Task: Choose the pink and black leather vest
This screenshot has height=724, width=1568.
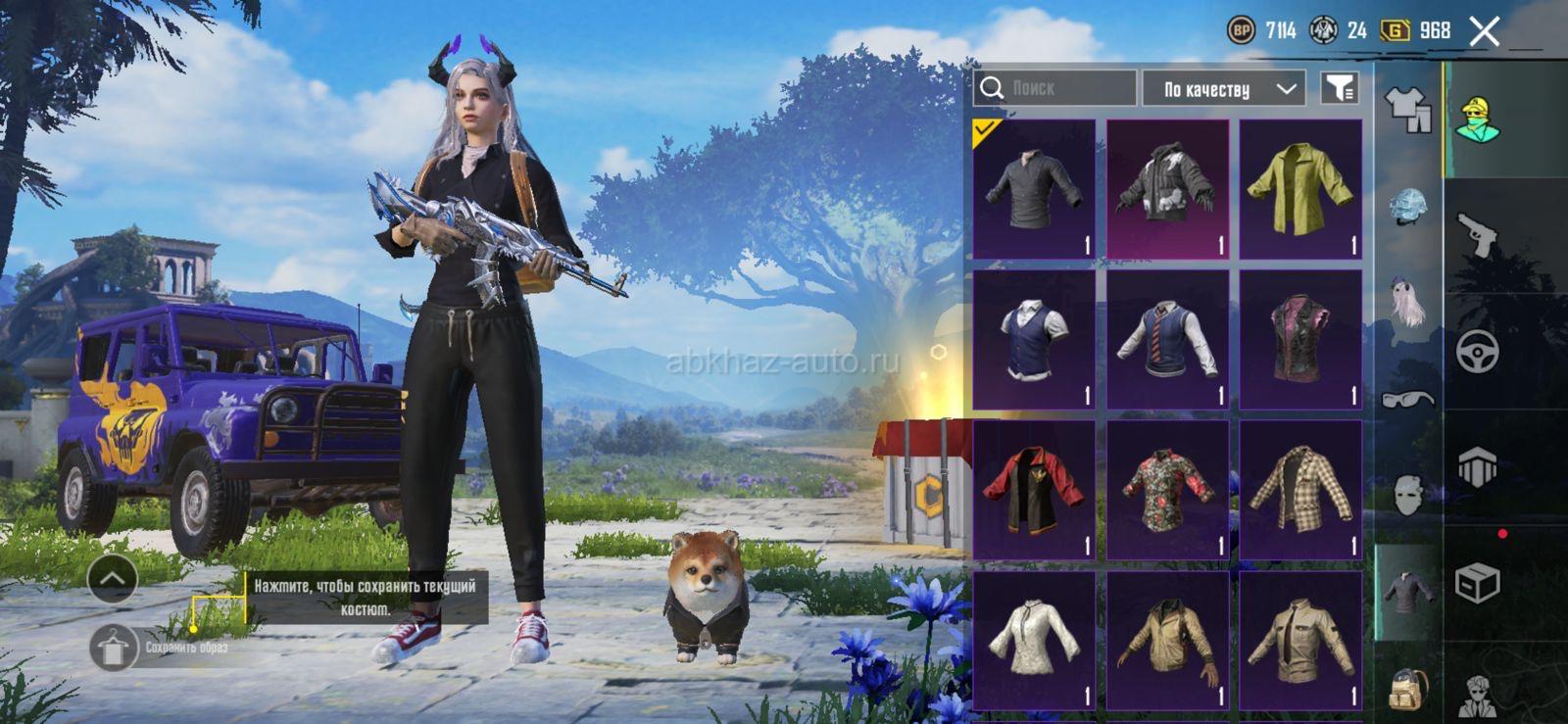Action: (x=1300, y=339)
